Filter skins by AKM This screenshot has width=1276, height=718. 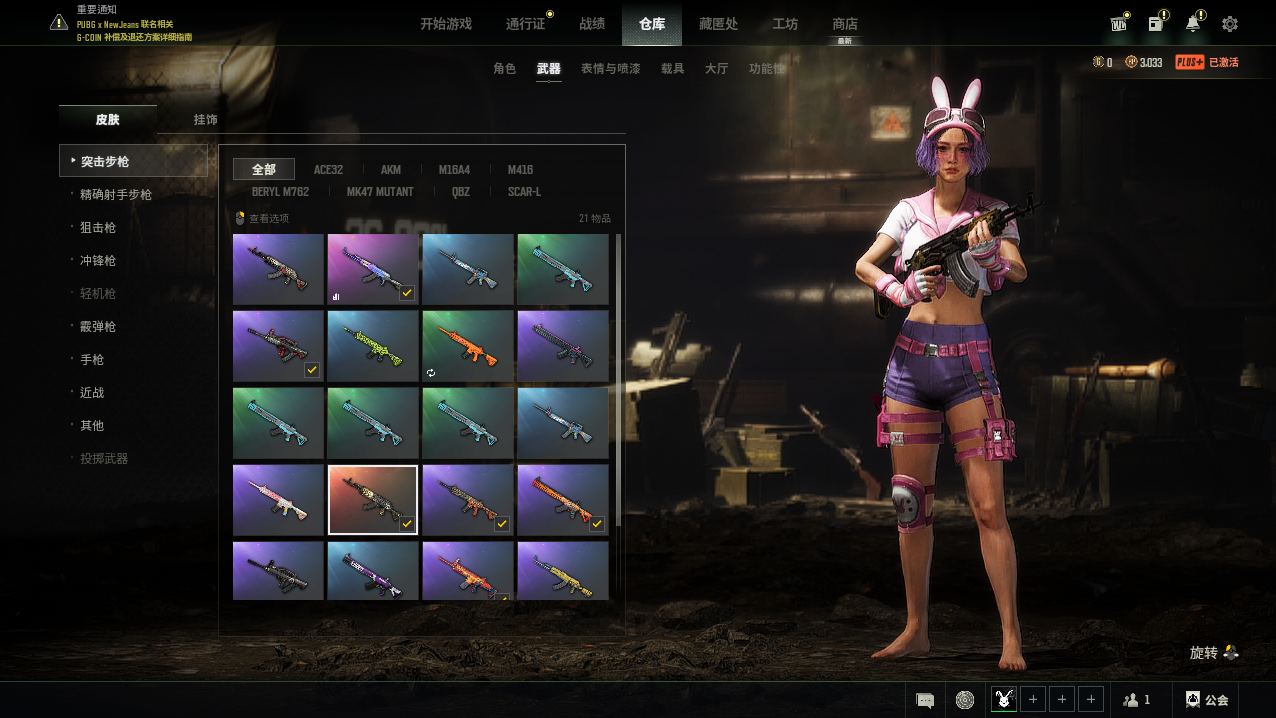(391, 170)
